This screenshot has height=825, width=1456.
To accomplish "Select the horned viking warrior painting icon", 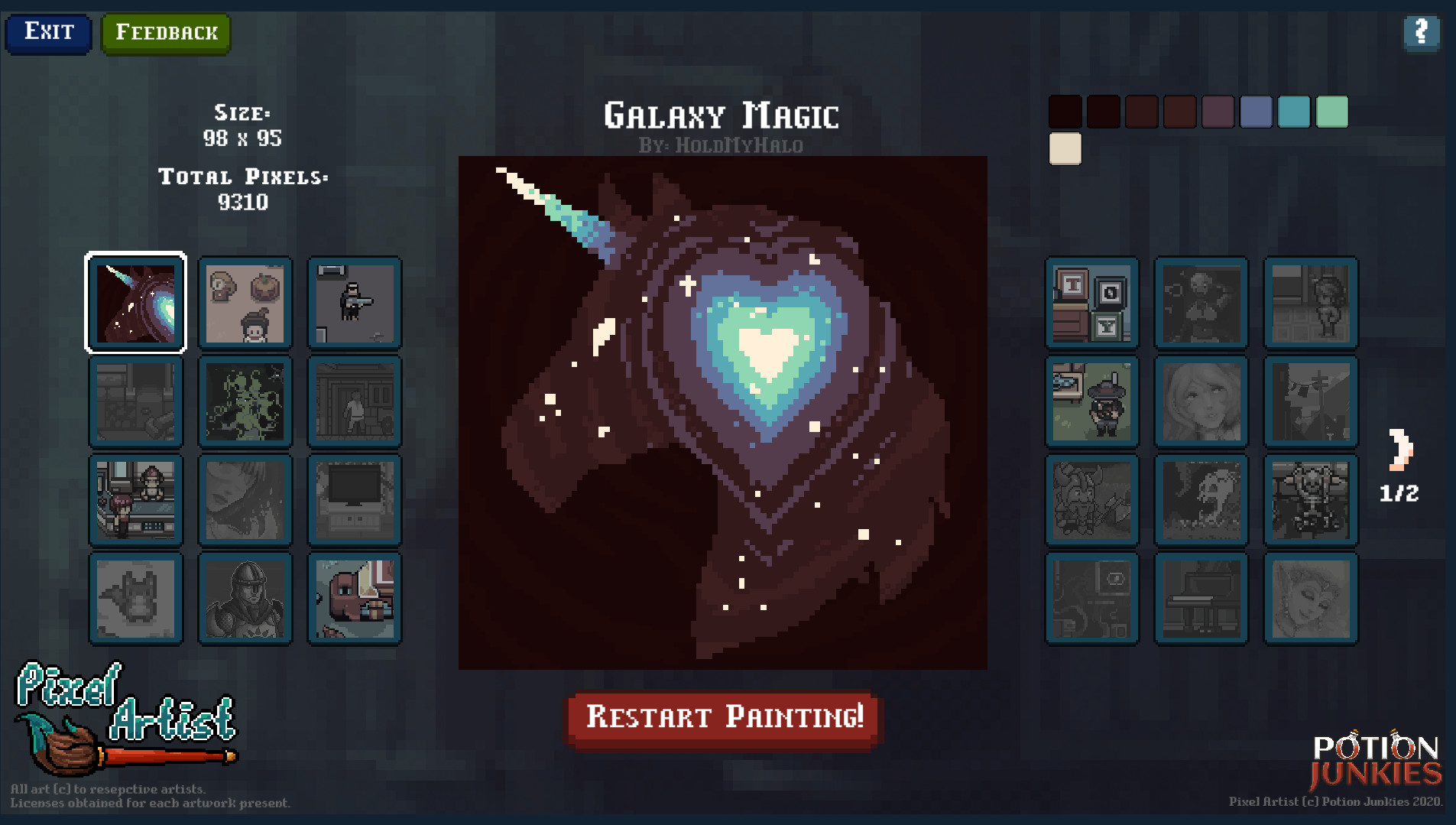I will coord(1091,500).
